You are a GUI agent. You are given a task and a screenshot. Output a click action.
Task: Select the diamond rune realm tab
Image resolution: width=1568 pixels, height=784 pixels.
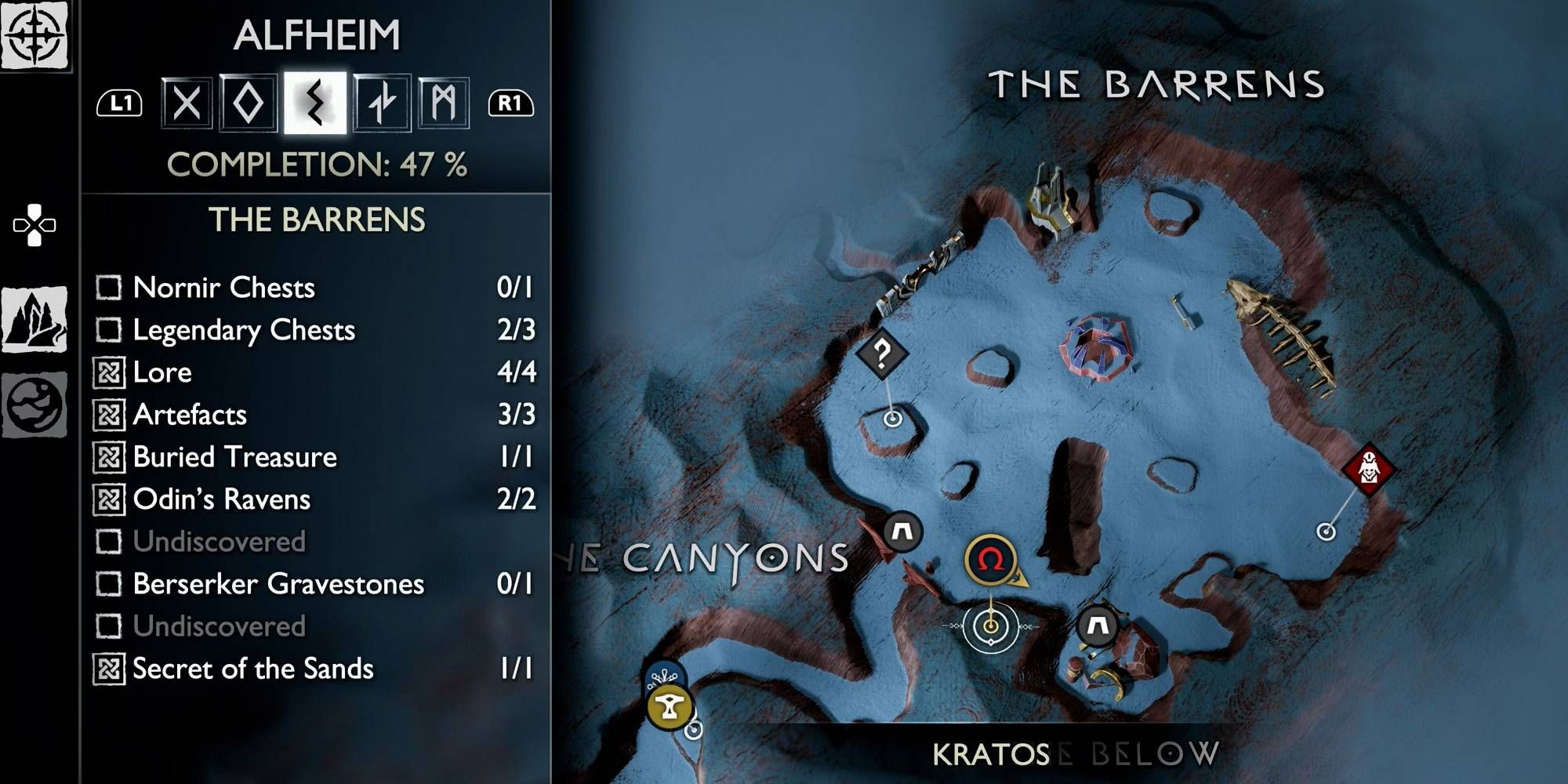249,102
